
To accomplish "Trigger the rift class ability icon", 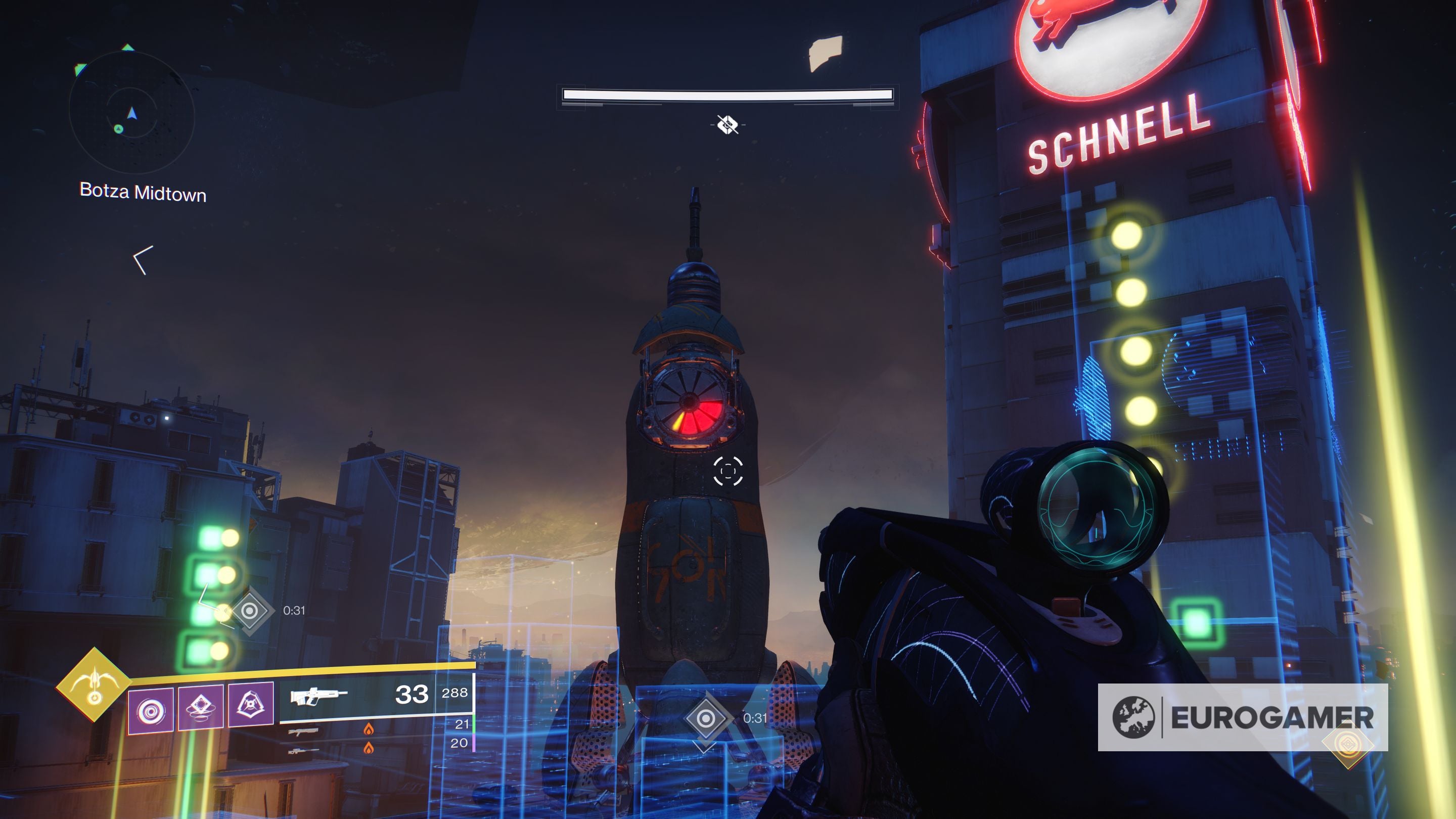I will click(201, 707).
